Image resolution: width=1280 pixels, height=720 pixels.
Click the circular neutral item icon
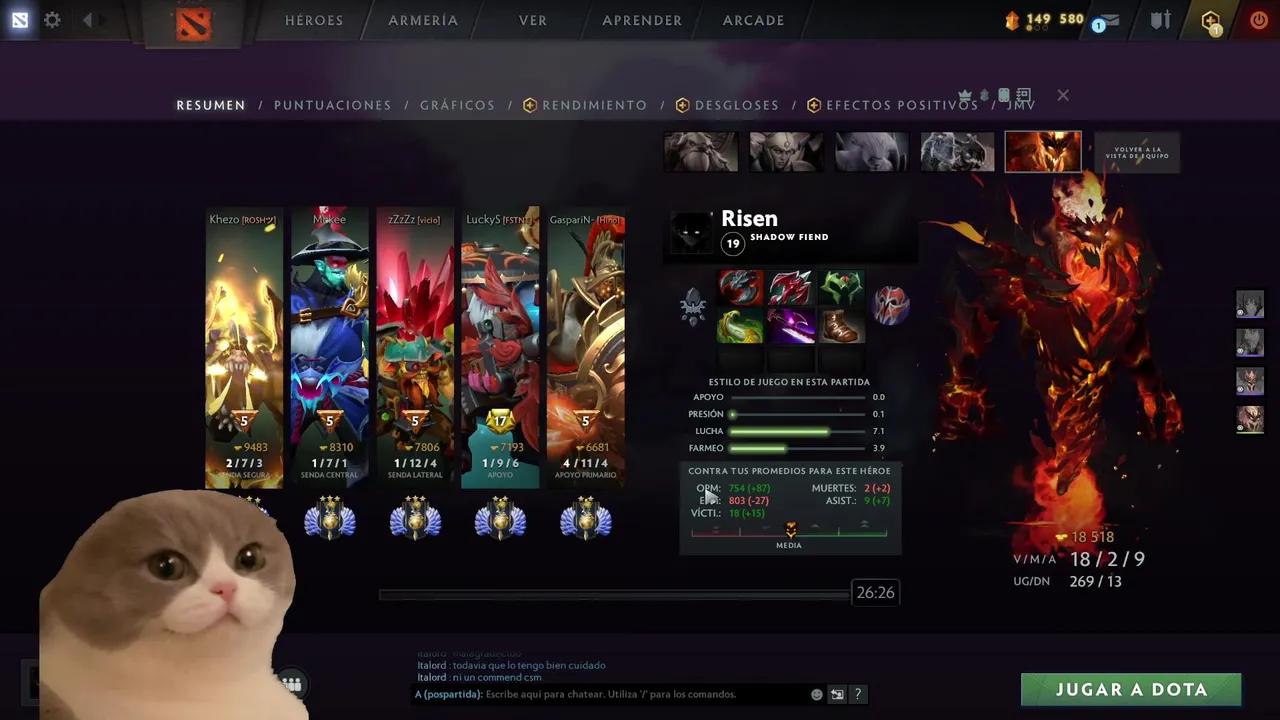tap(891, 305)
